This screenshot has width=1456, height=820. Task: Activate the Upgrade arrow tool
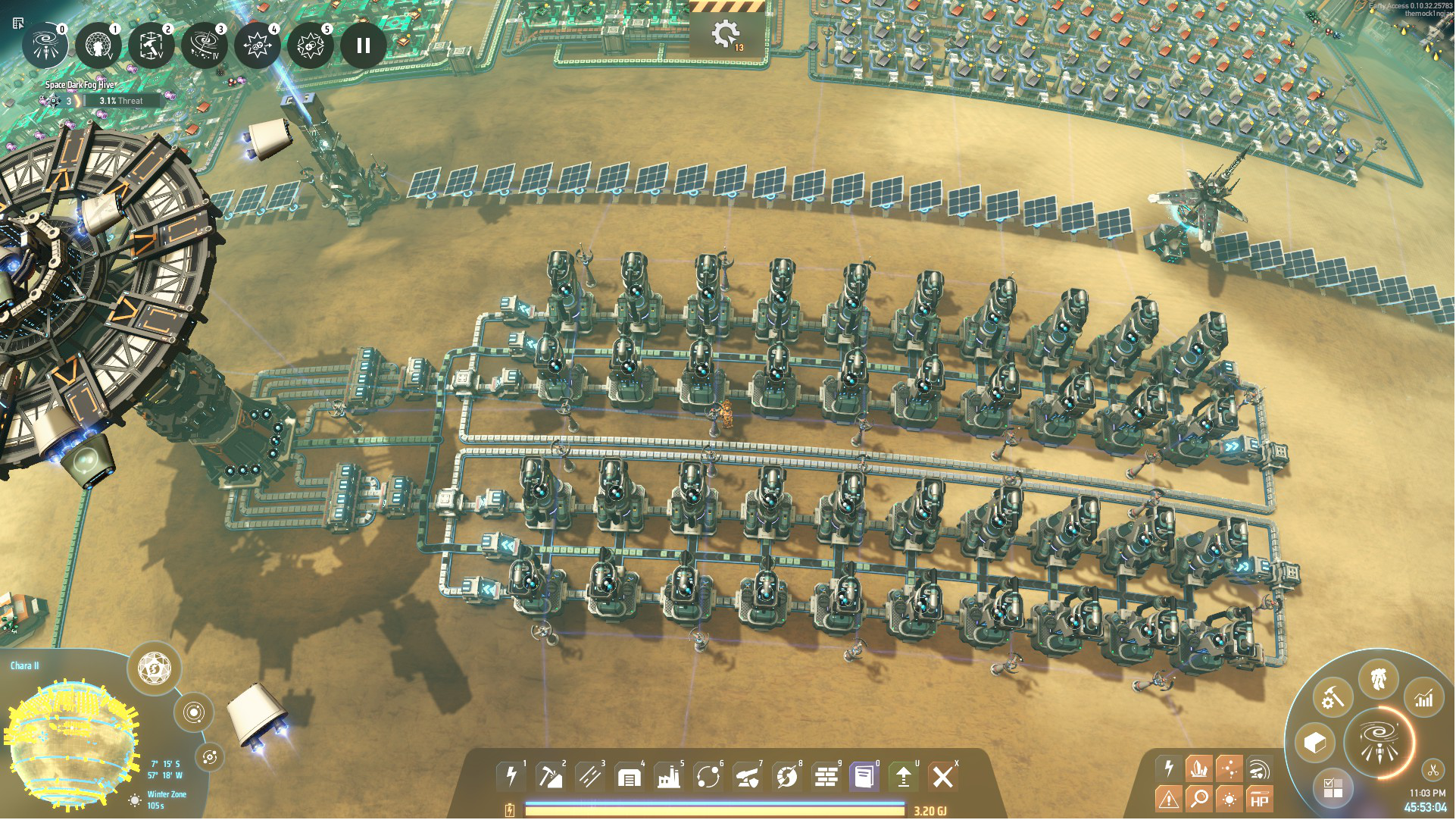pos(904,776)
